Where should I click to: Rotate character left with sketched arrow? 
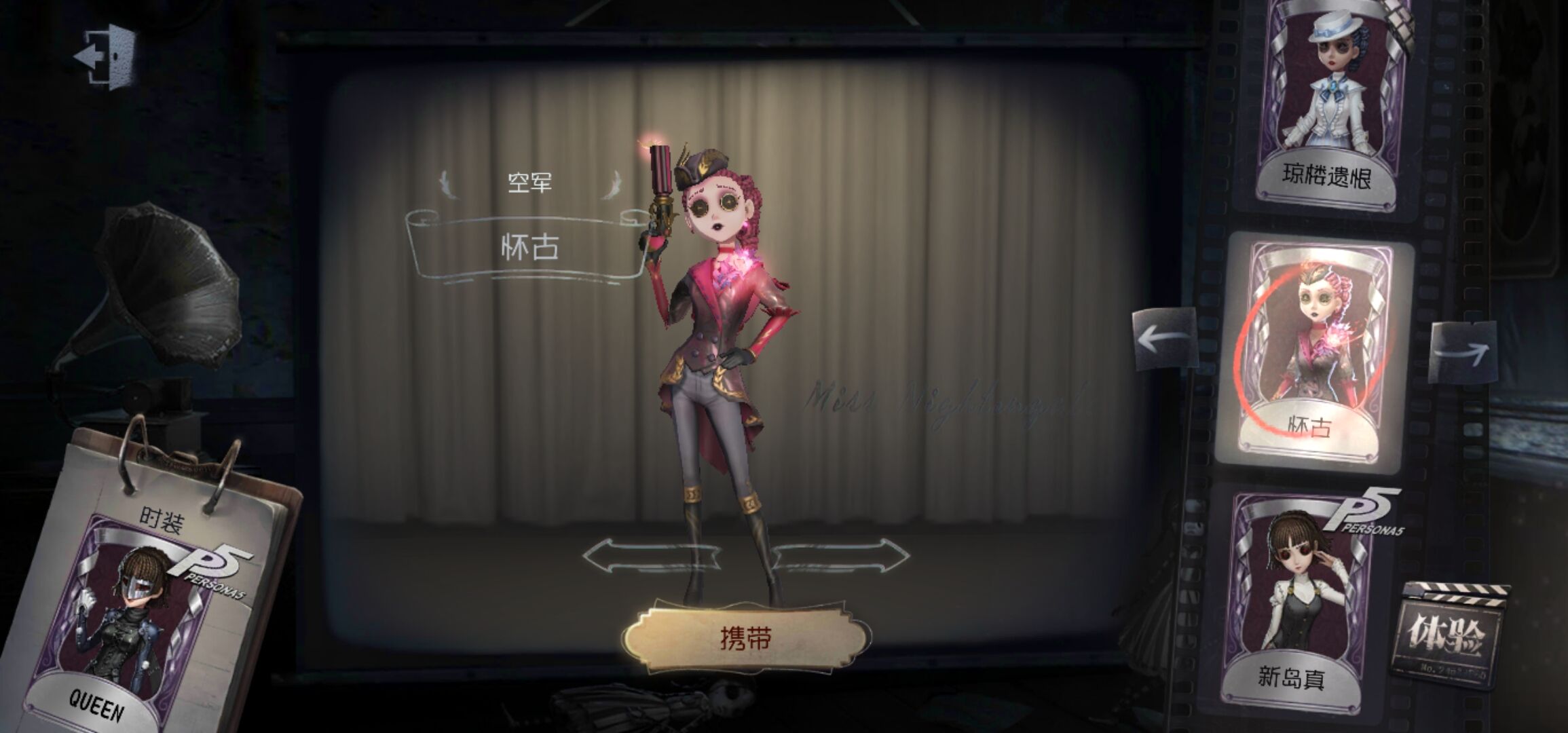[x=650, y=556]
